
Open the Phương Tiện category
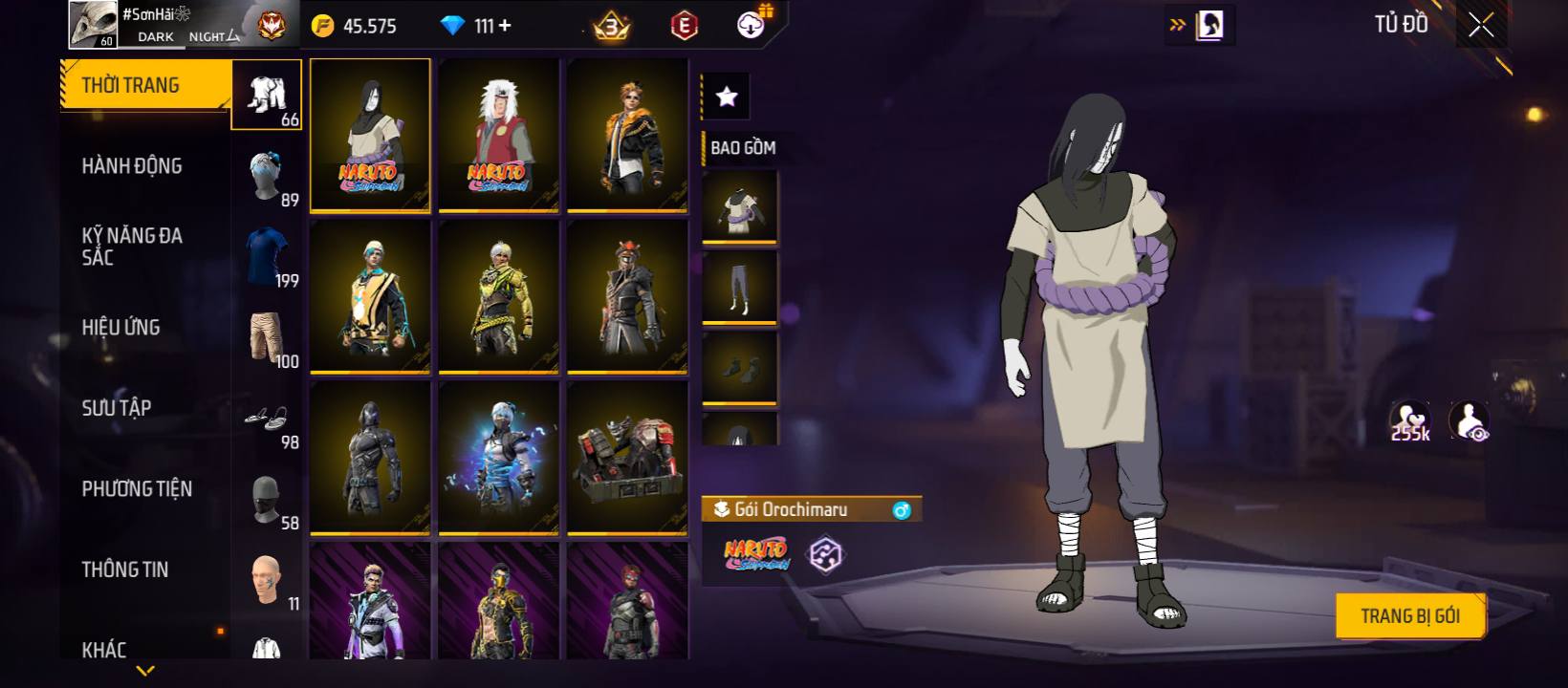click(137, 489)
